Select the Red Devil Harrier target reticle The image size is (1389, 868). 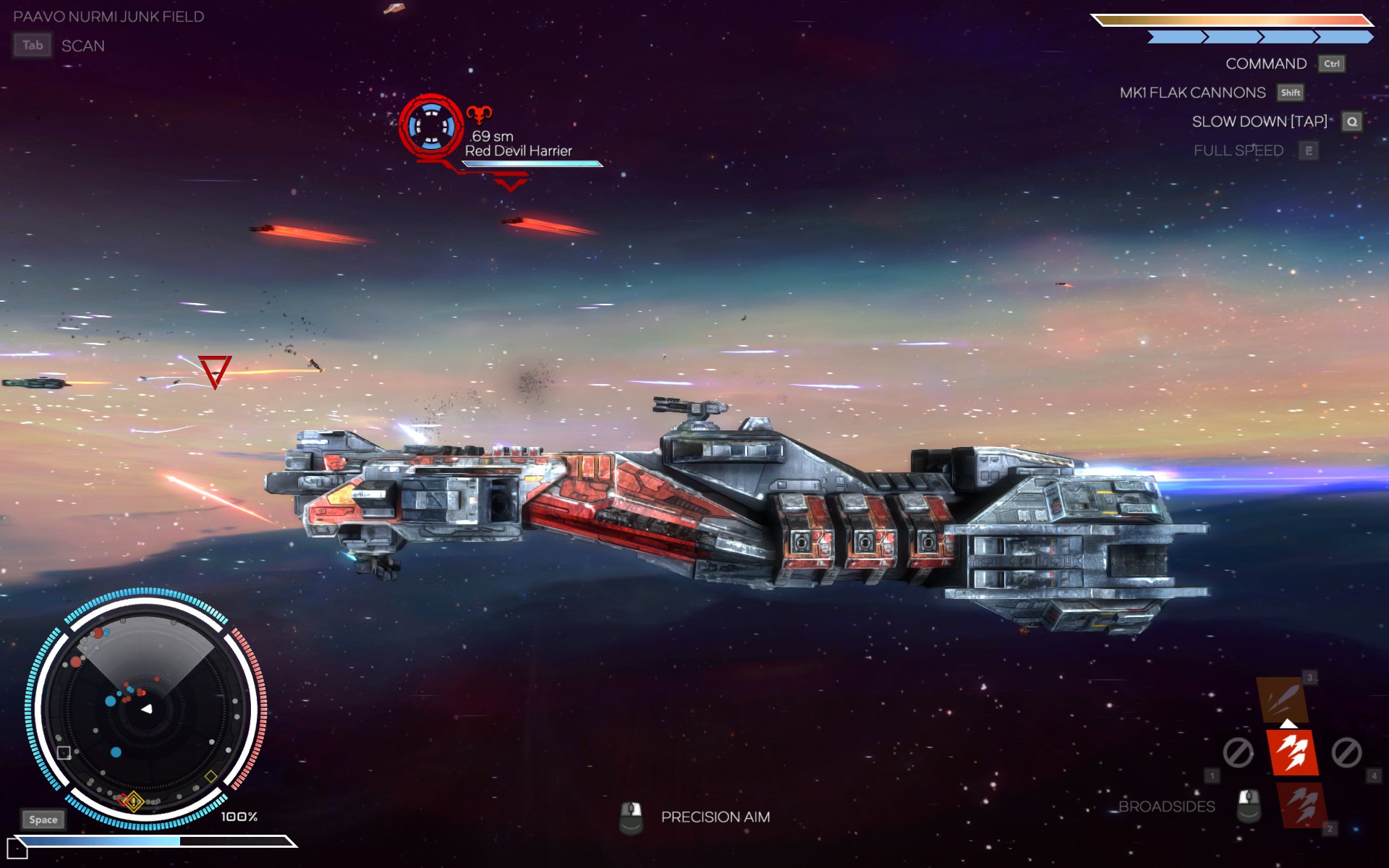point(431,126)
